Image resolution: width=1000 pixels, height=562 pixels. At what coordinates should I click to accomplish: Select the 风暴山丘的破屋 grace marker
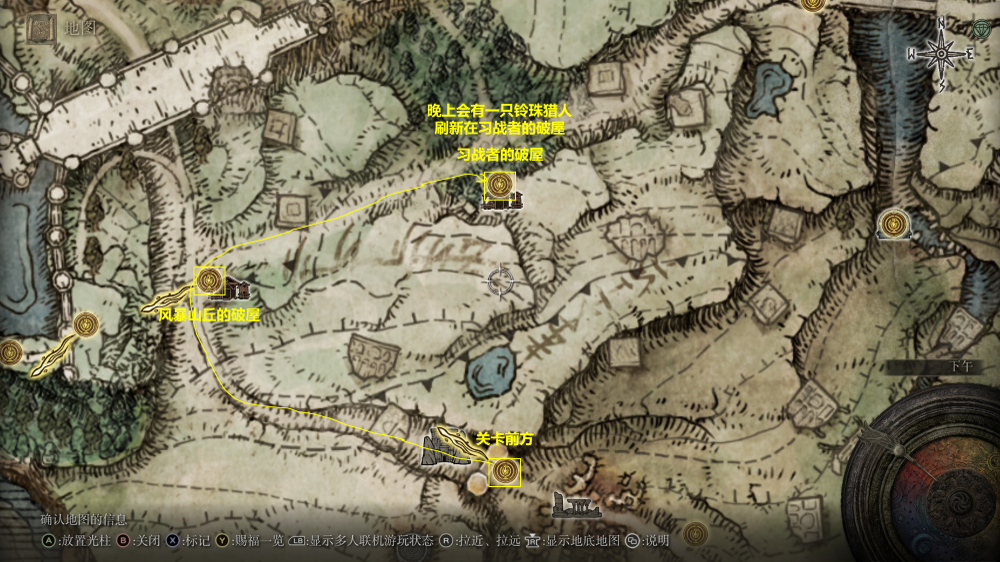(210, 281)
